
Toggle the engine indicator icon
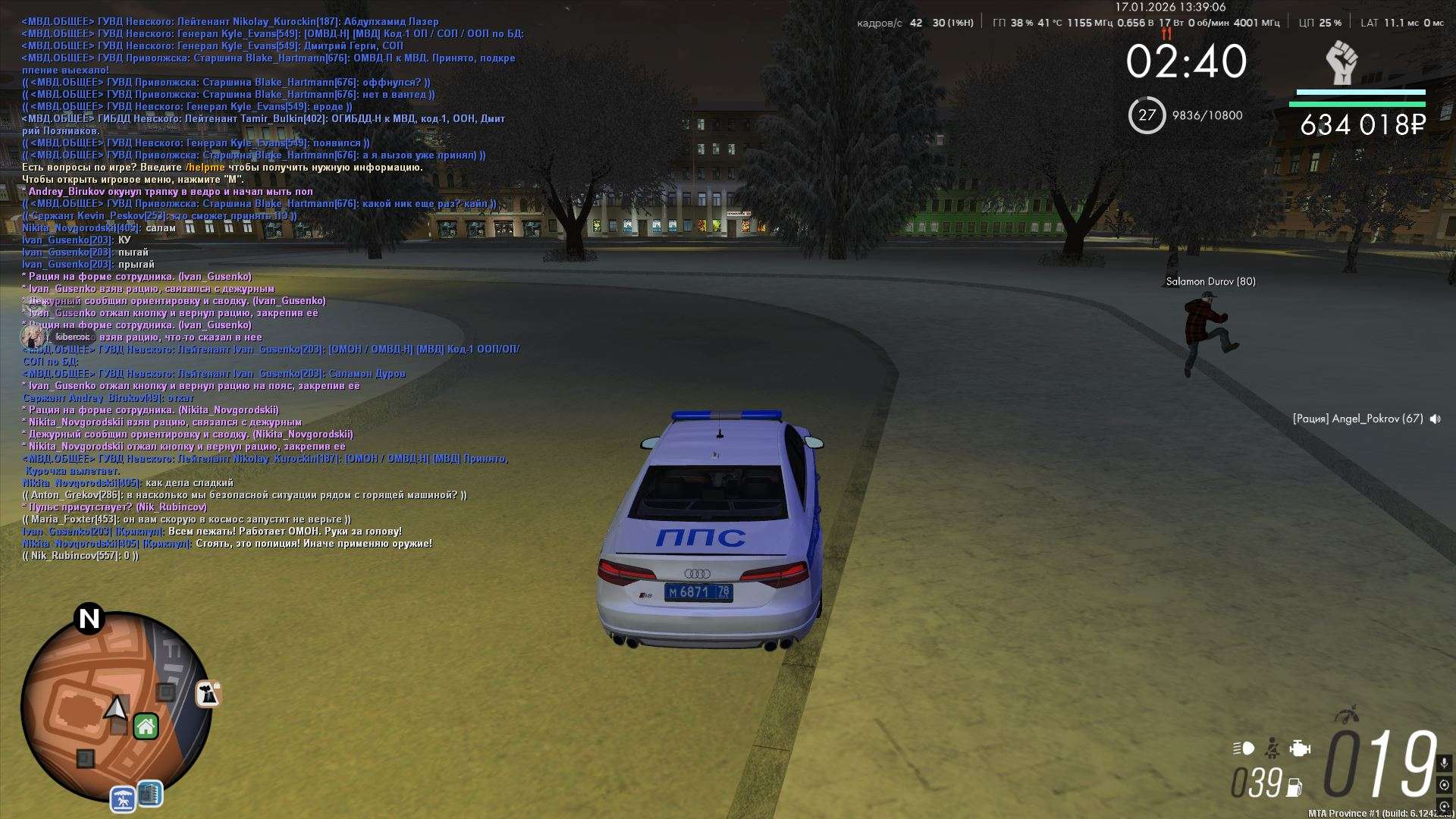(x=1300, y=748)
